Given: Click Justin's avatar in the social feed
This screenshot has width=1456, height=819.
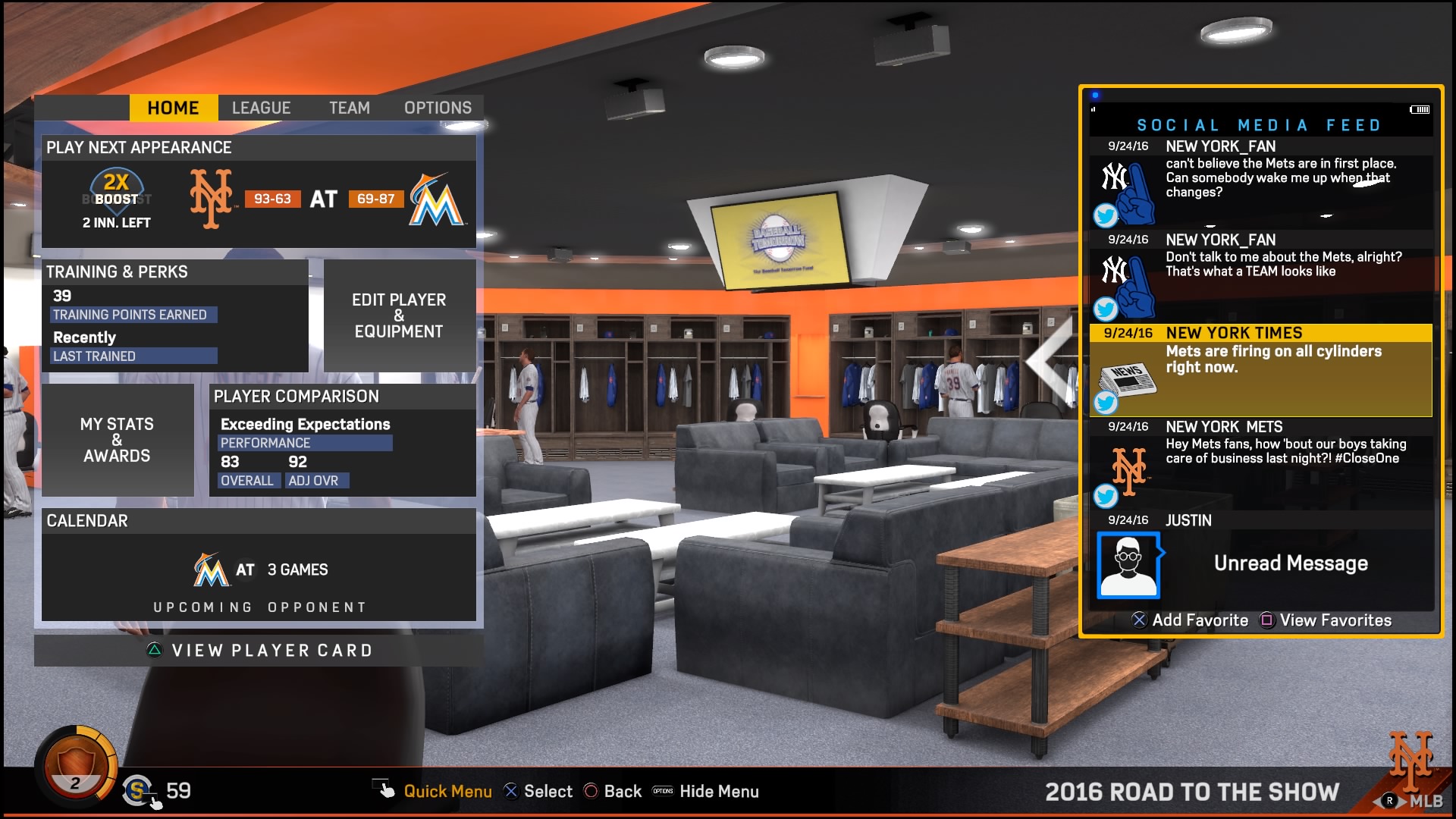Looking at the screenshot, I should [x=1128, y=563].
